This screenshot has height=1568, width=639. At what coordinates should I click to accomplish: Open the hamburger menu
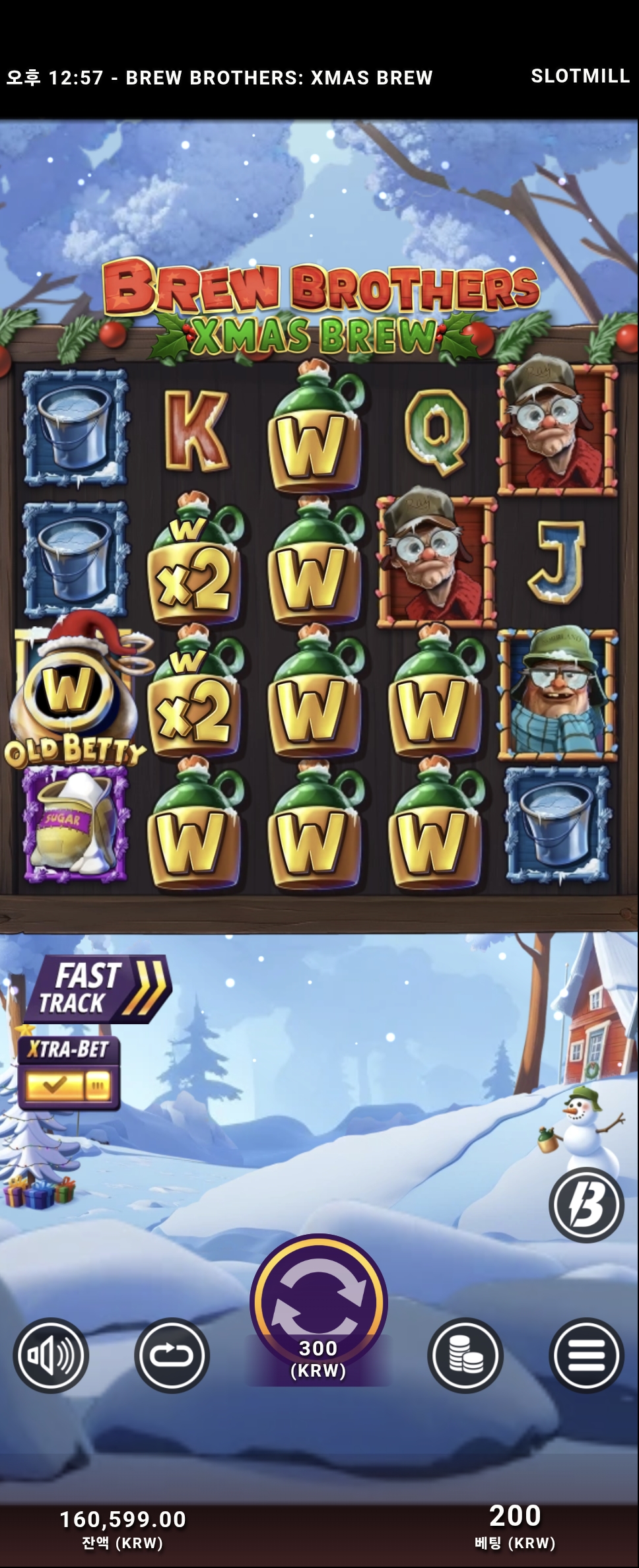(x=586, y=1356)
